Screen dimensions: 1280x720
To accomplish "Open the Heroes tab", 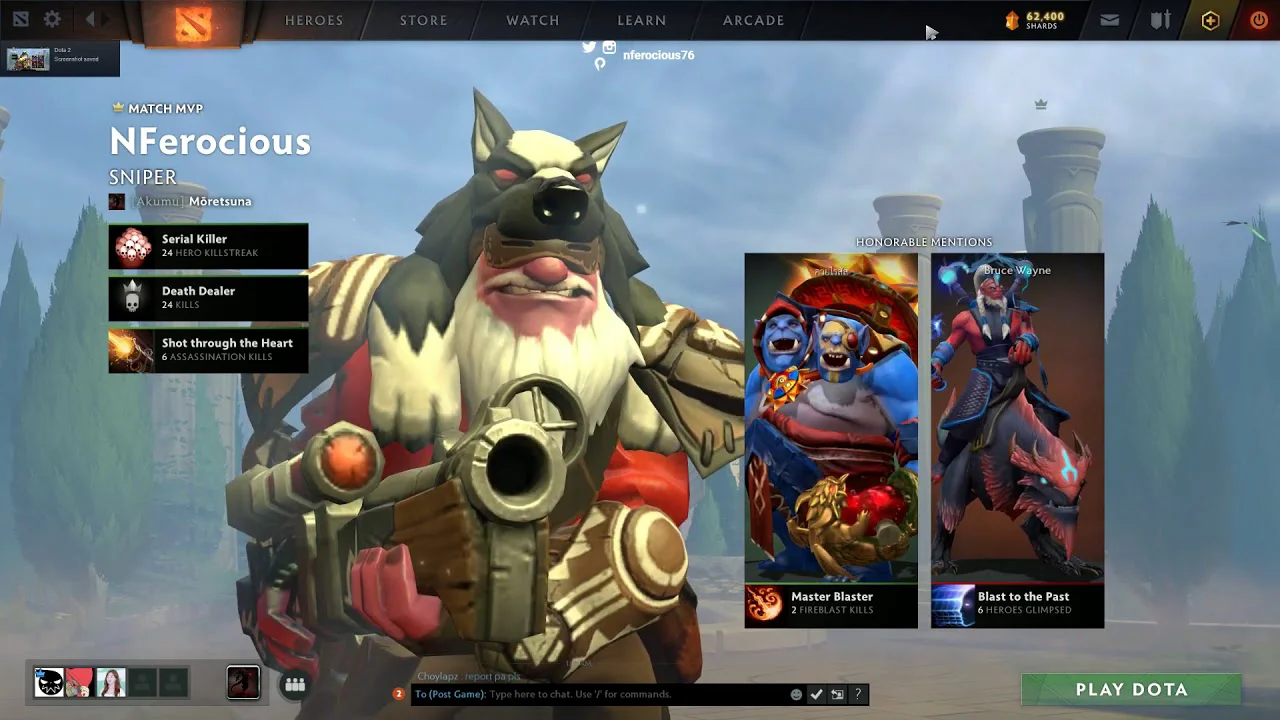I will (x=314, y=20).
